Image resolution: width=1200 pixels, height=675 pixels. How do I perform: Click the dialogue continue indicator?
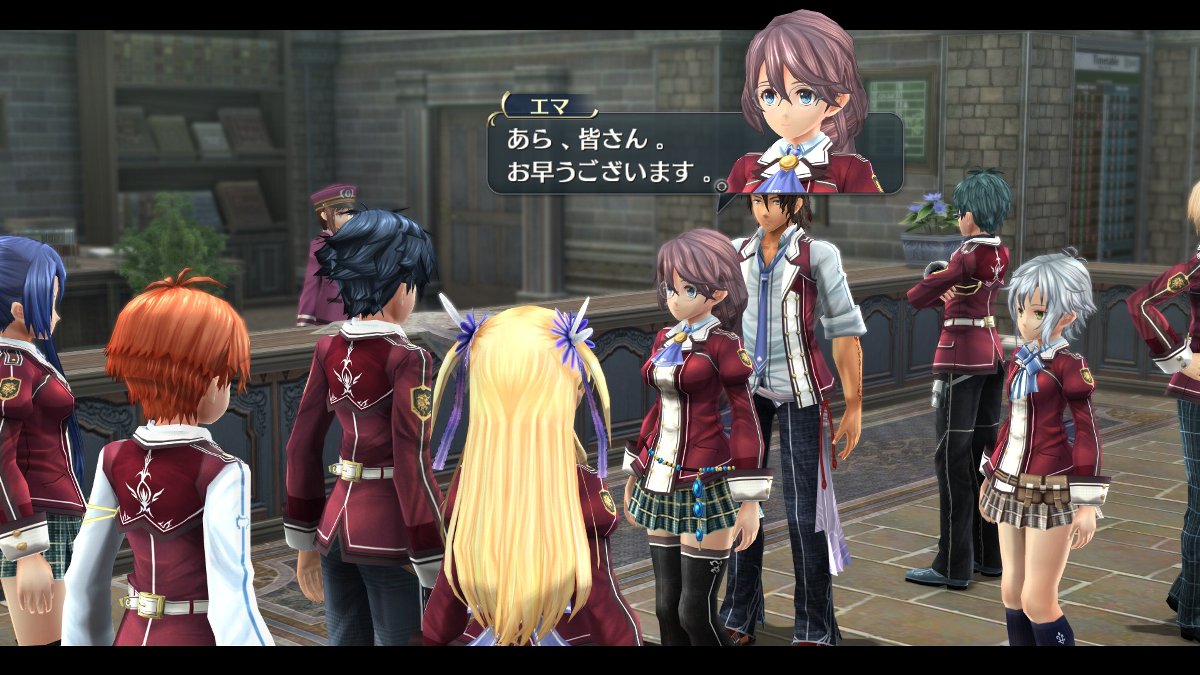720,185
